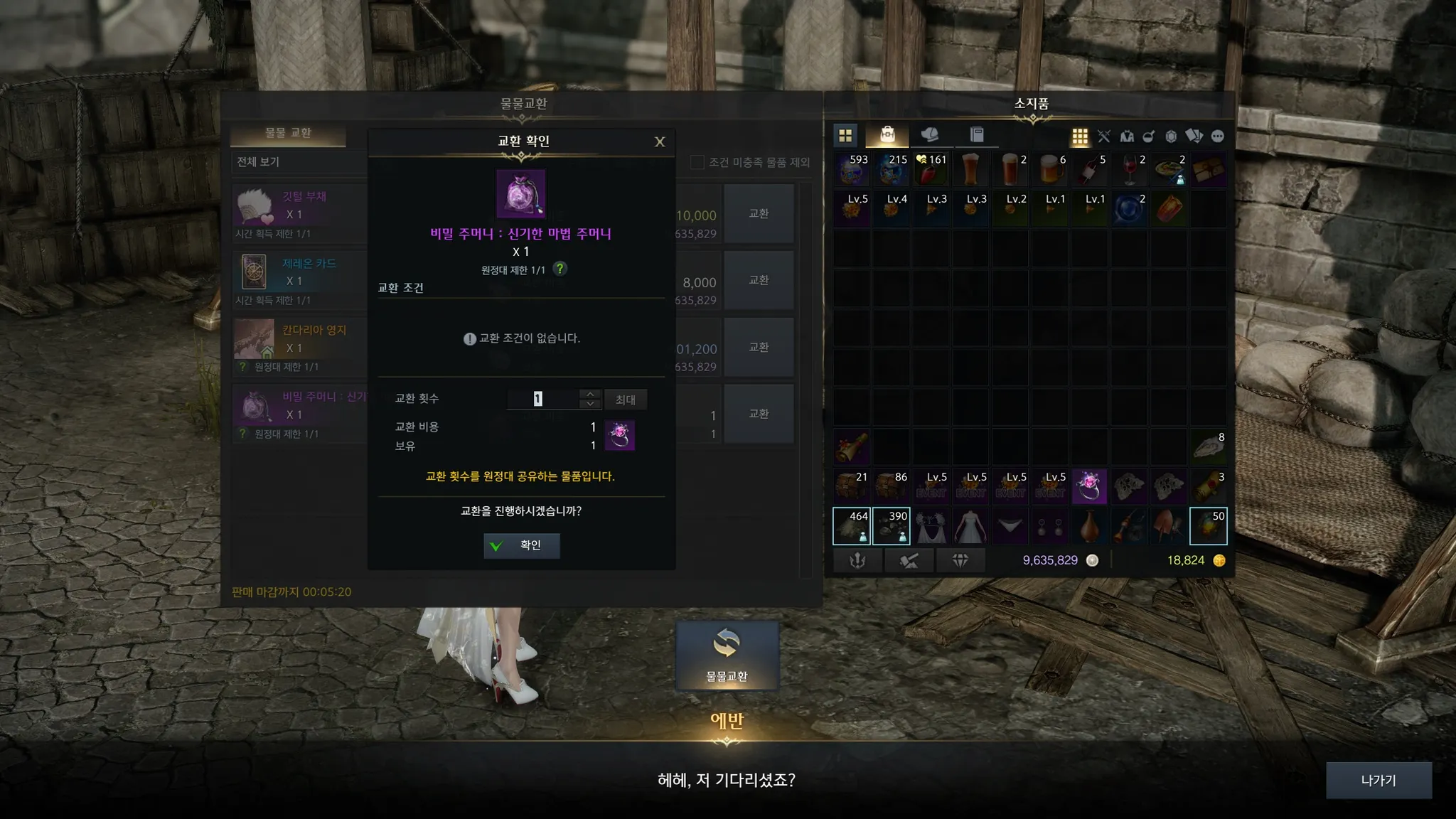Open the question mark help for 원정대 제한
This screenshot has width=1456, height=819.
(560, 269)
